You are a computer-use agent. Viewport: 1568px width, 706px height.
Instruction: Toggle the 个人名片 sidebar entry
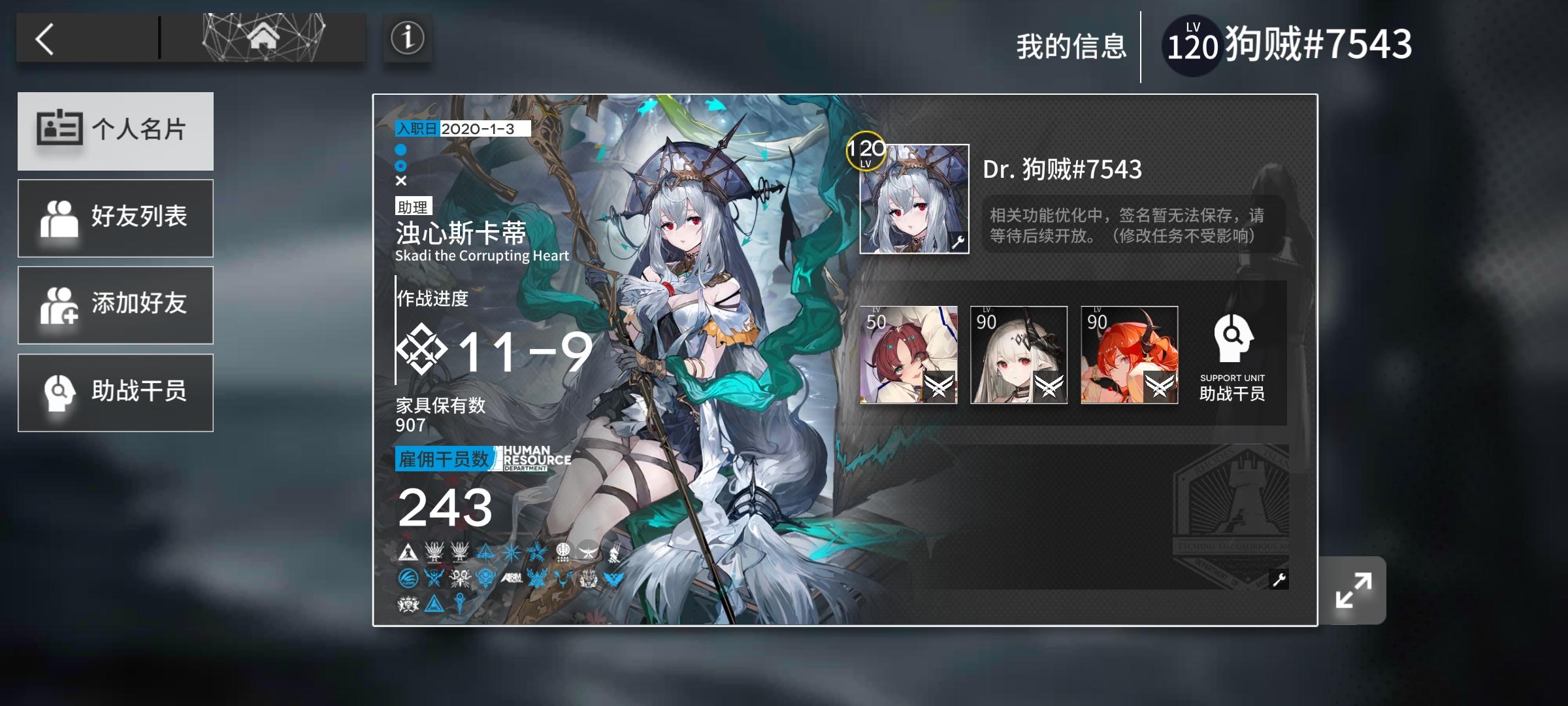click(x=116, y=131)
